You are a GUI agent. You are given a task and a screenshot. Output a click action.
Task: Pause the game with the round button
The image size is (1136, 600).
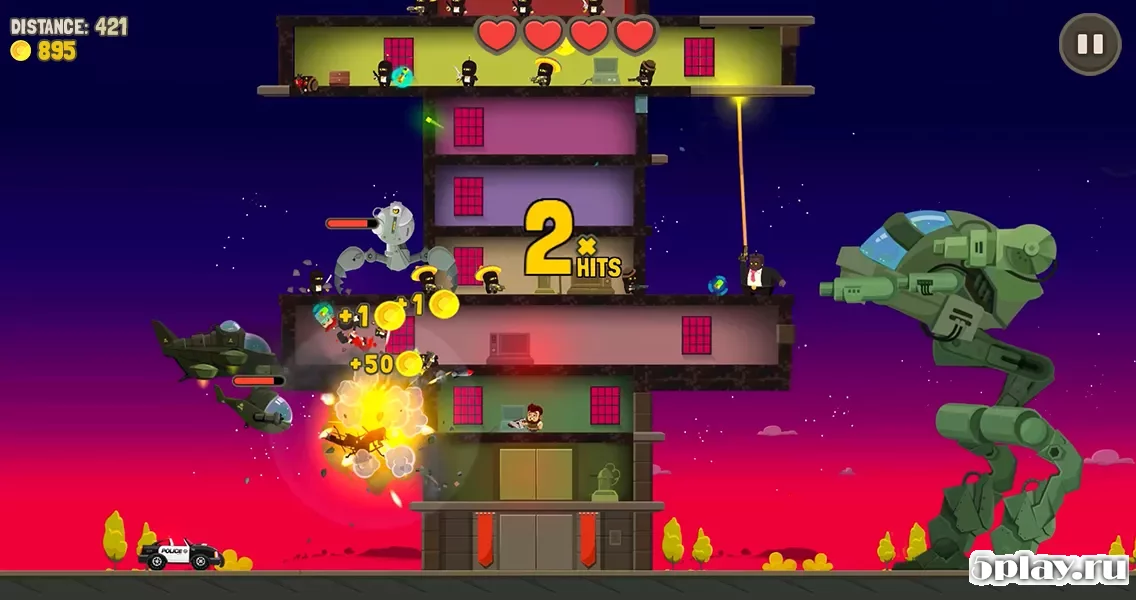(x=1089, y=44)
